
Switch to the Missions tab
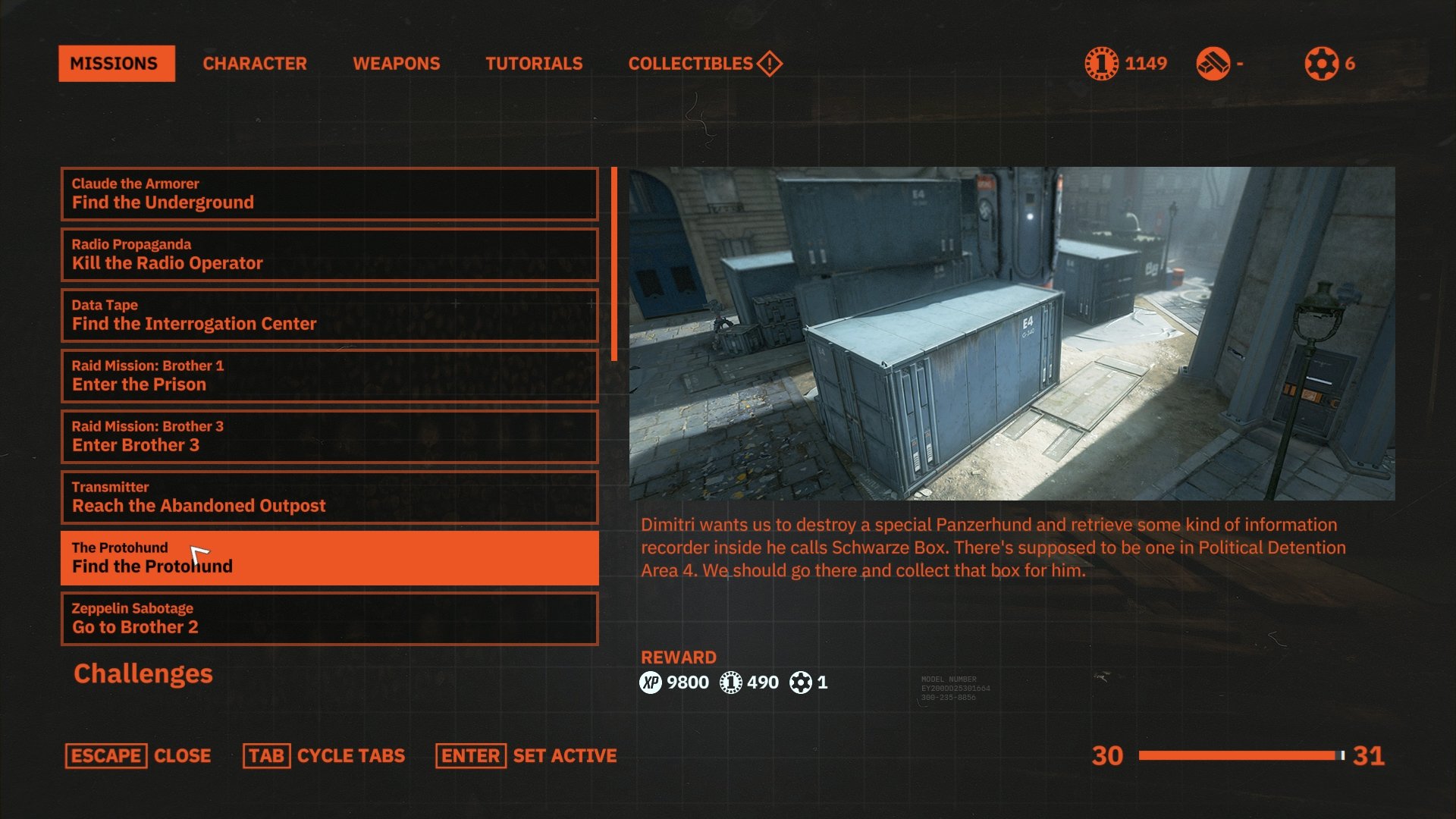pos(116,64)
